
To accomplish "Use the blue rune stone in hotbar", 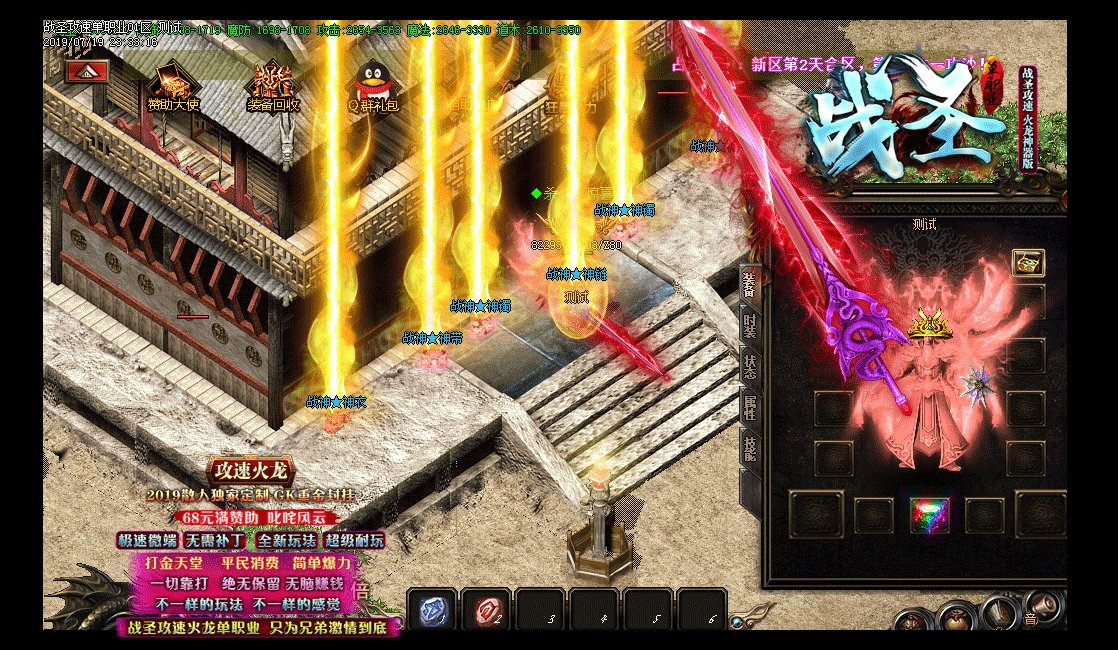I will 432,610.
